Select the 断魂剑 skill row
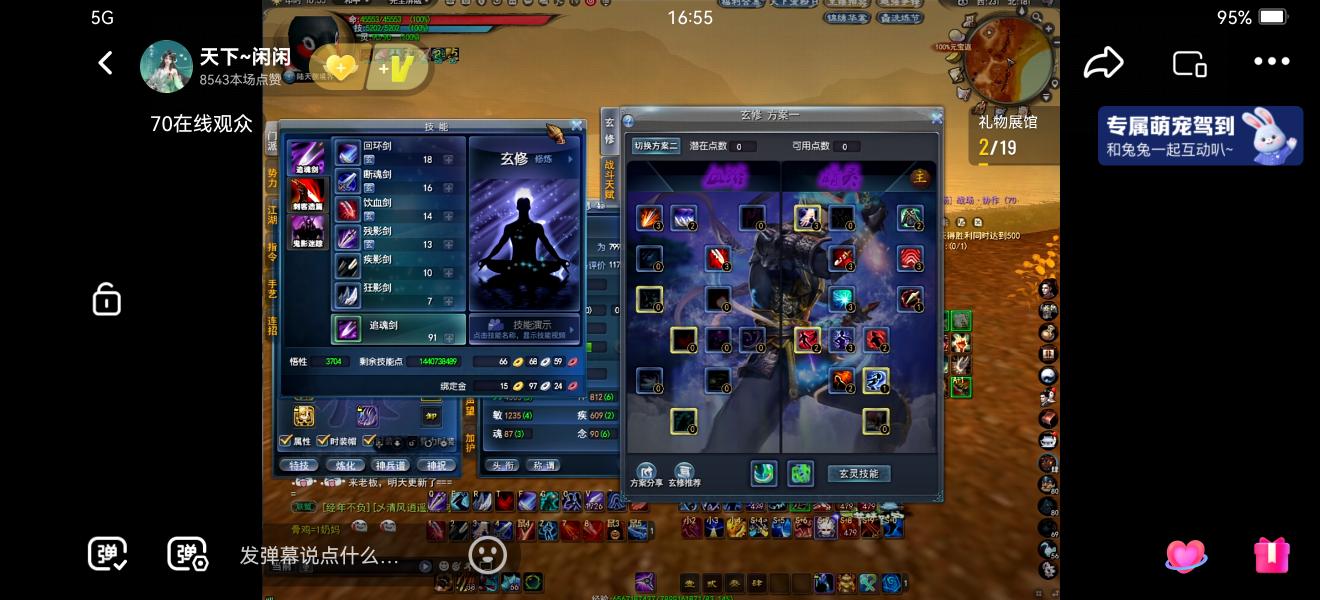This screenshot has height=600, width=1320. coord(398,181)
